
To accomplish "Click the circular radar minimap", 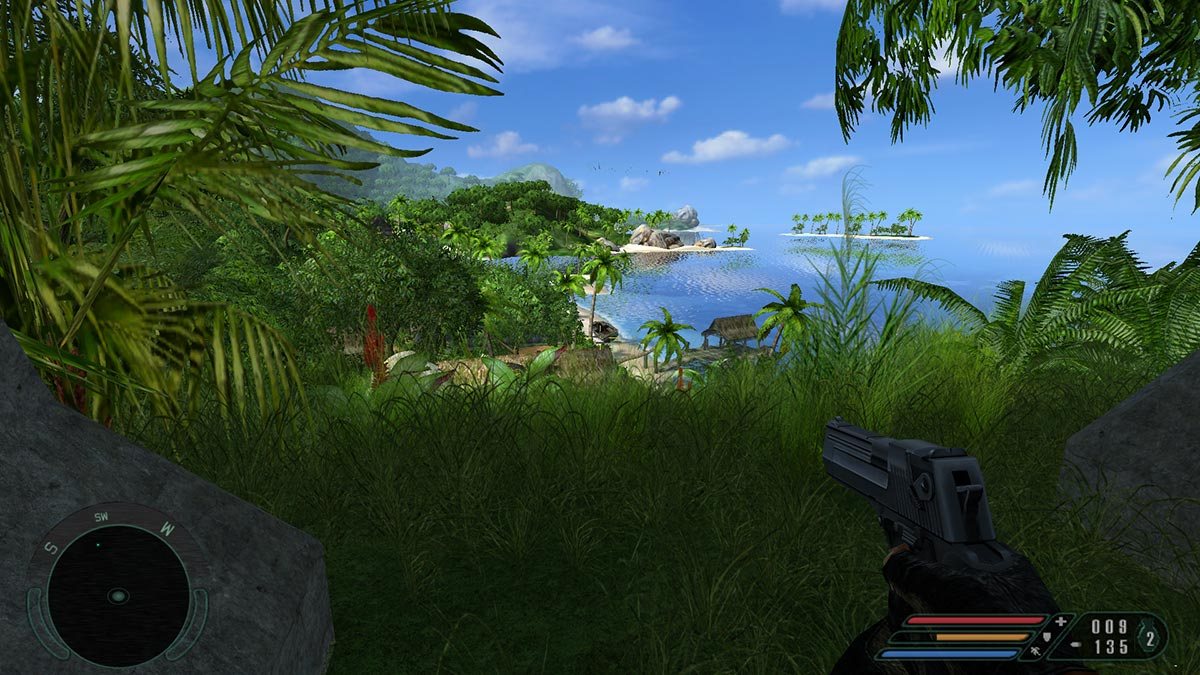I will pyautogui.click(x=118, y=596).
